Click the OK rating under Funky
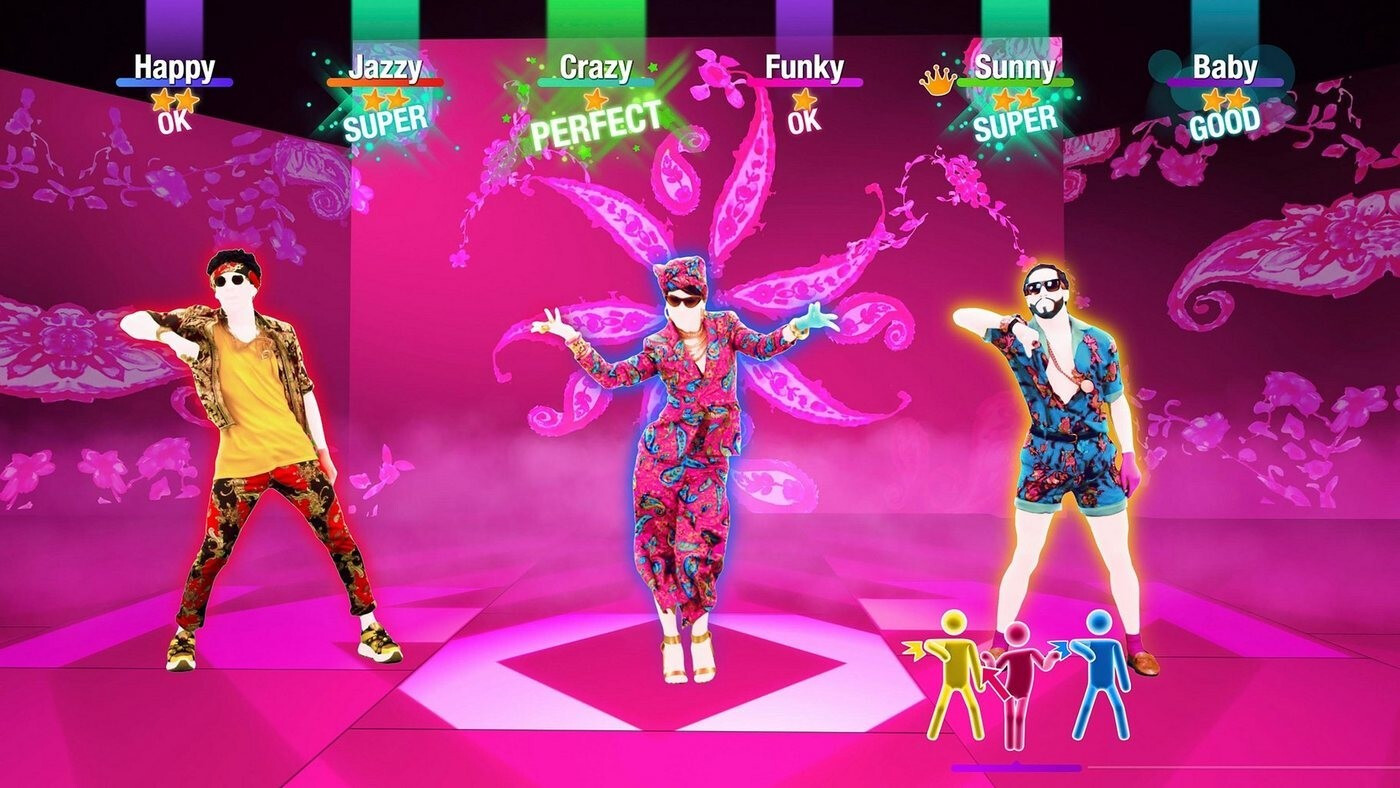This screenshot has height=788, width=1400. point(806,122)
